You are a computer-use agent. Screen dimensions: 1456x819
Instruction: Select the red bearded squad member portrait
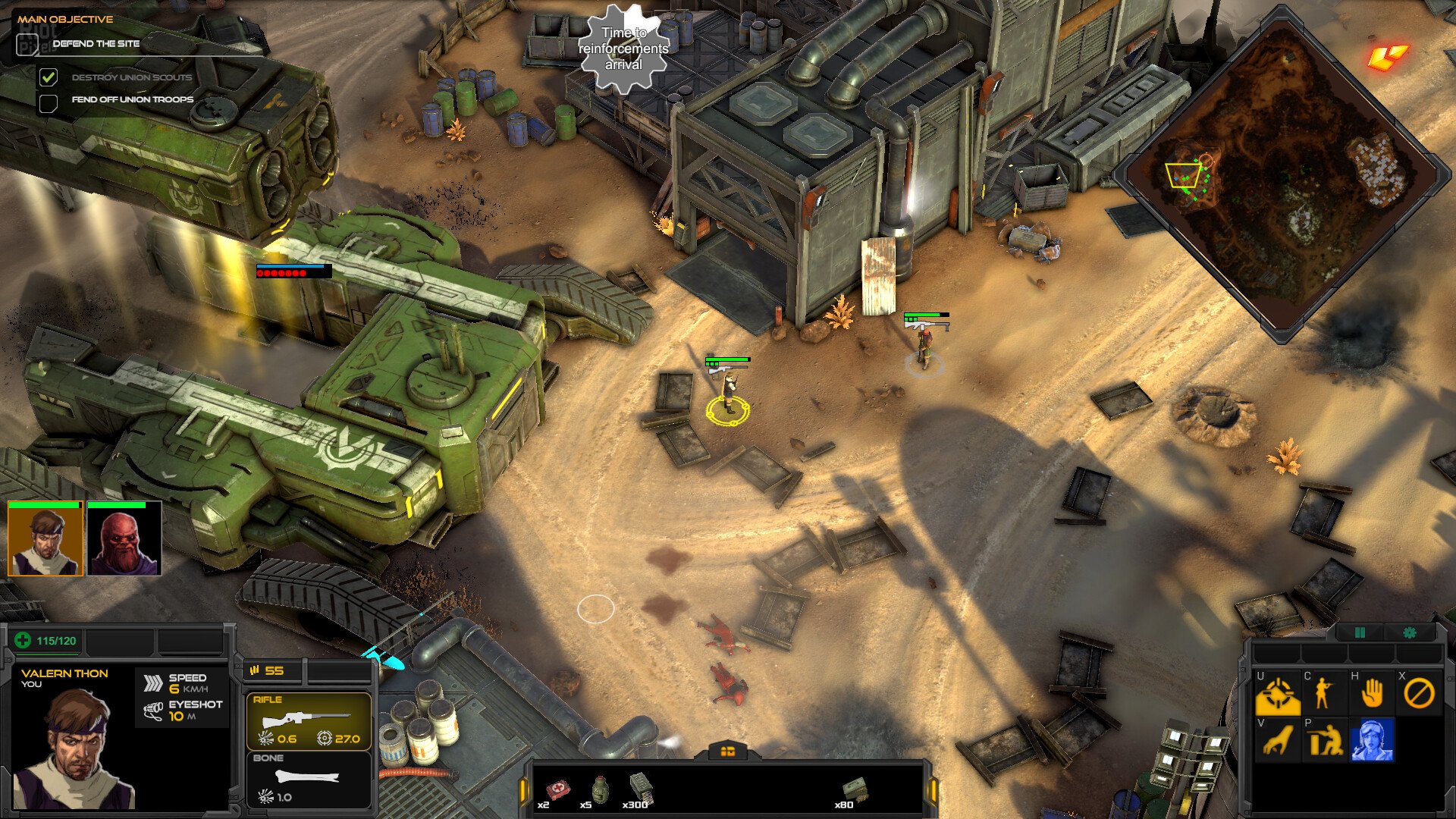[x=124, y=539]
